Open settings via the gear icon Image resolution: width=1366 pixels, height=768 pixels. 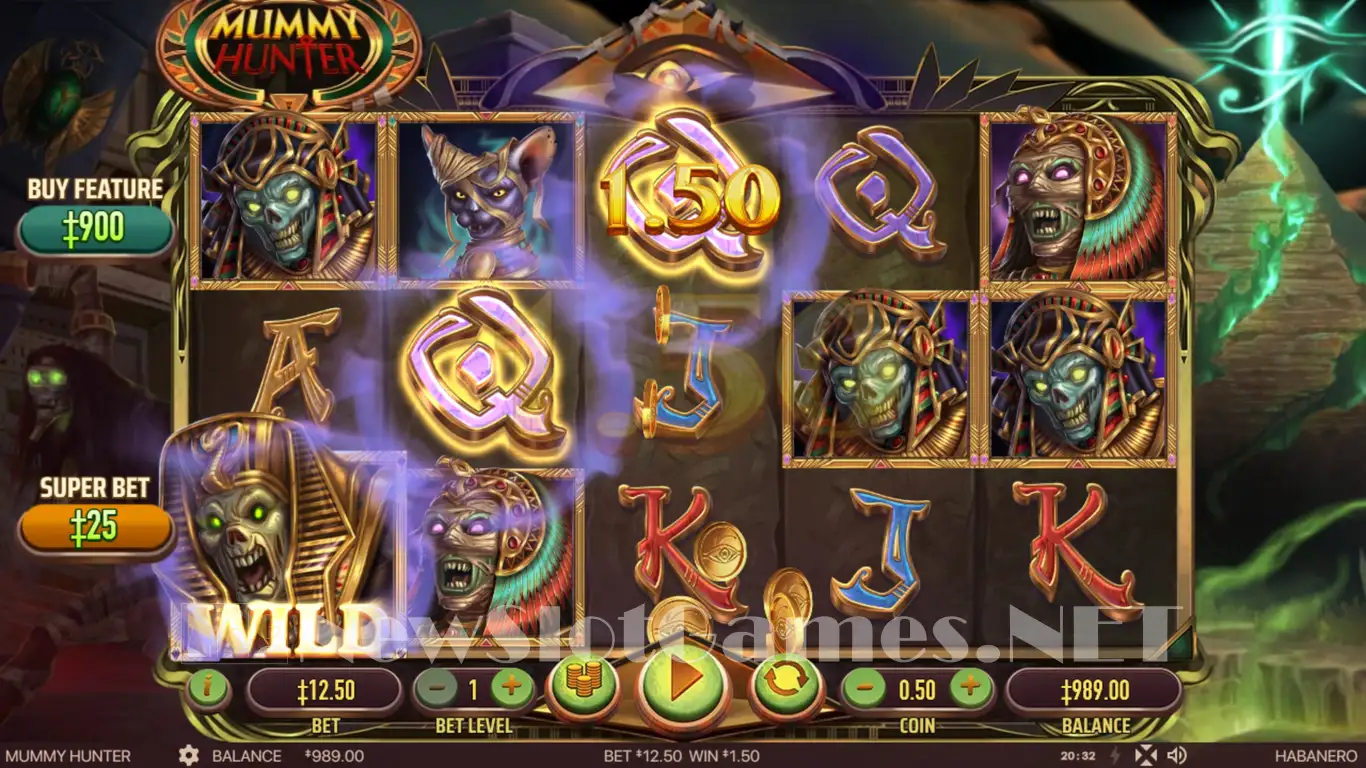(x=188, y=756)
